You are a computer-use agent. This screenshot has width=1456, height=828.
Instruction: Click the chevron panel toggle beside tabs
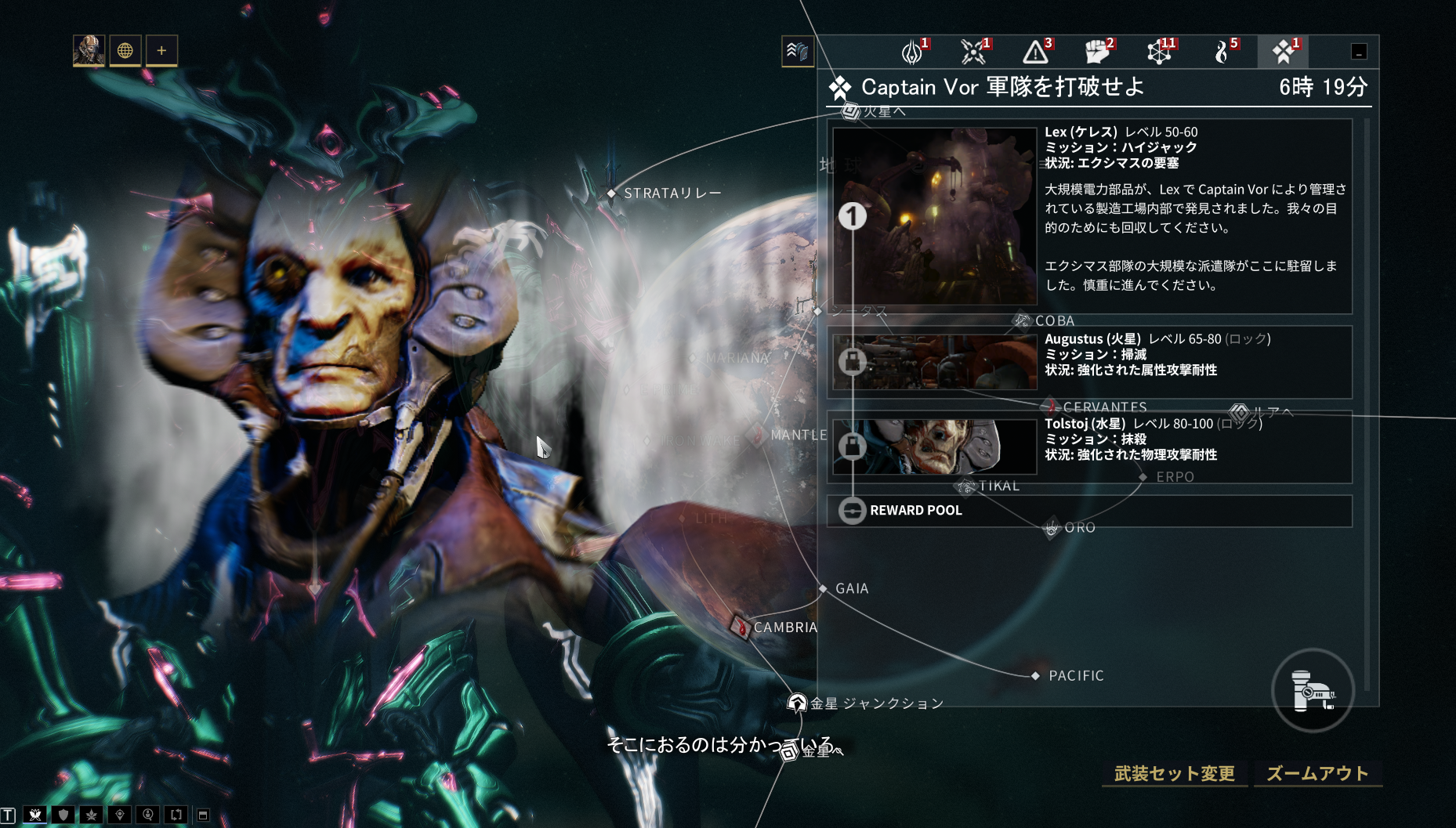pyautogui.click(x=797, y=52)
